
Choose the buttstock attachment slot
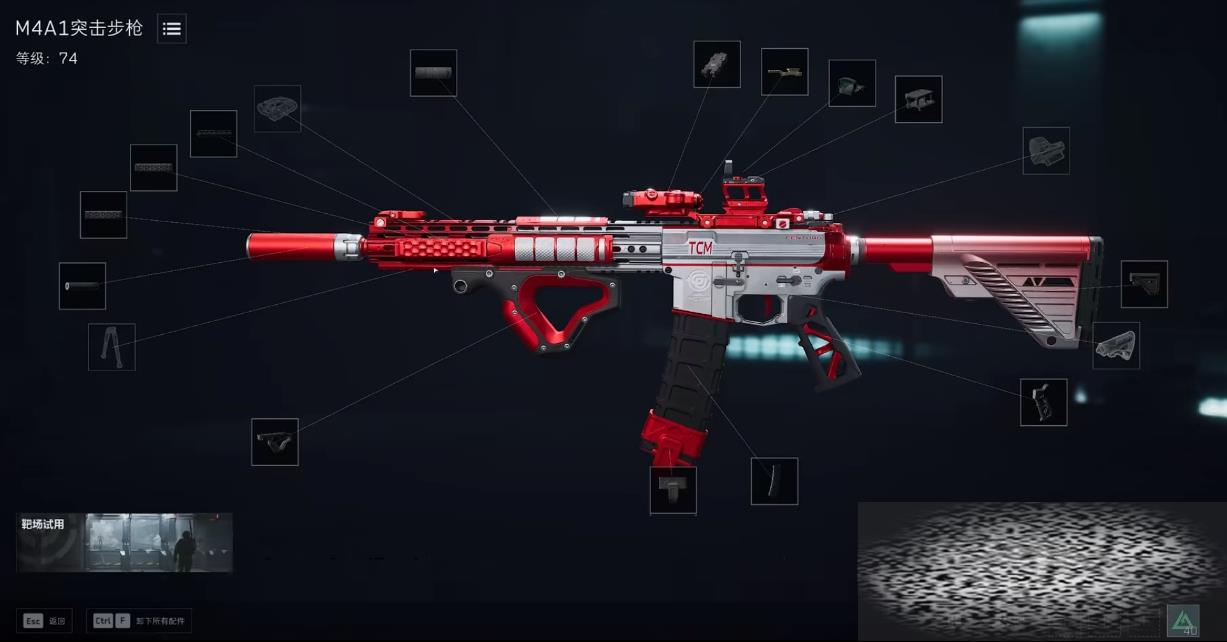point(1144,284)
